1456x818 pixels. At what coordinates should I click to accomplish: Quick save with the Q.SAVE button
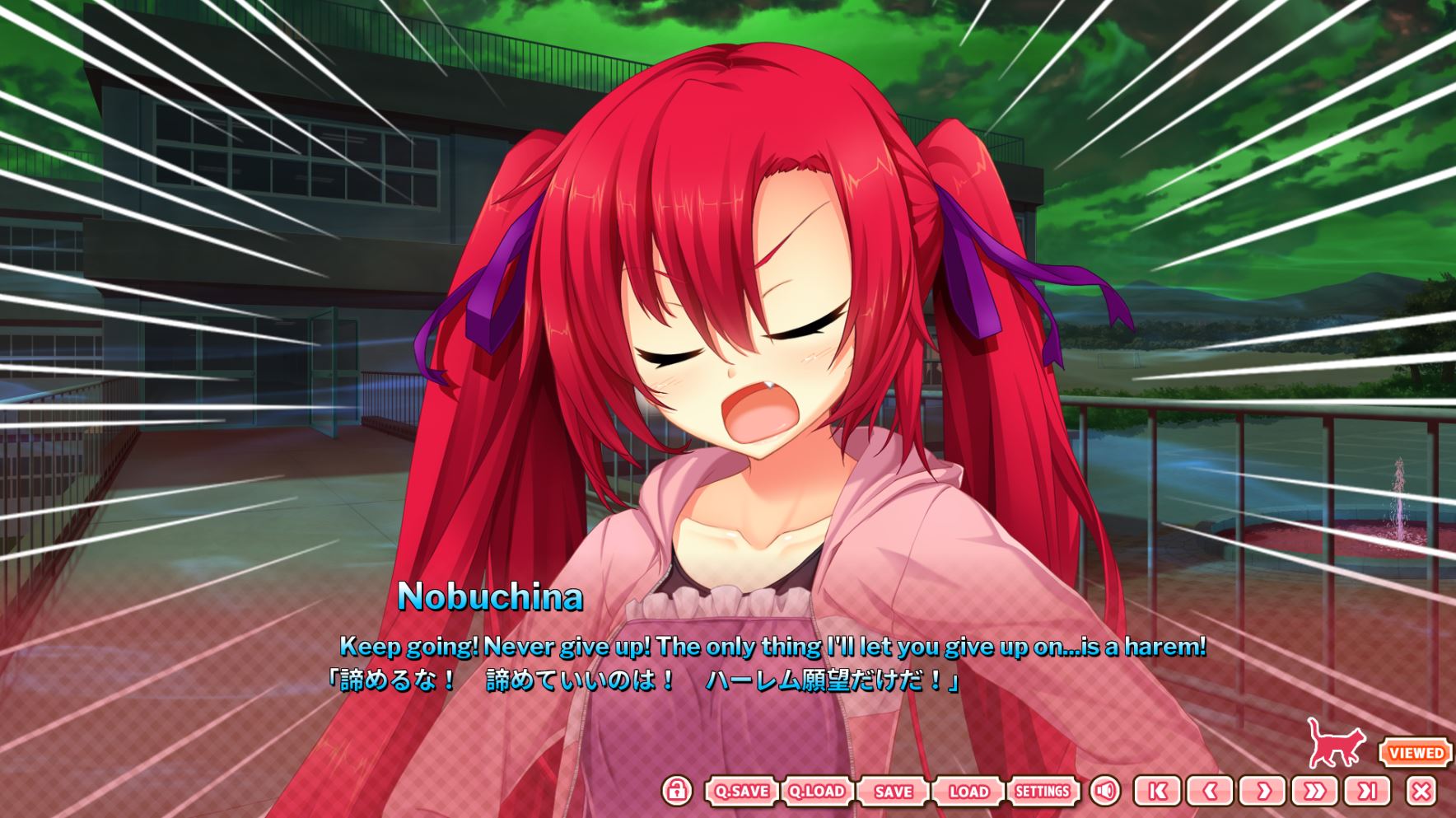click(x=742, y=792)
